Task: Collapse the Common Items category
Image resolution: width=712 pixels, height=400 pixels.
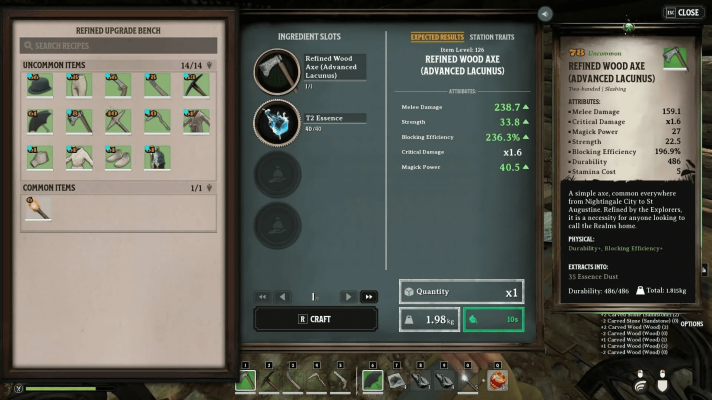Action: click(209, 187)
